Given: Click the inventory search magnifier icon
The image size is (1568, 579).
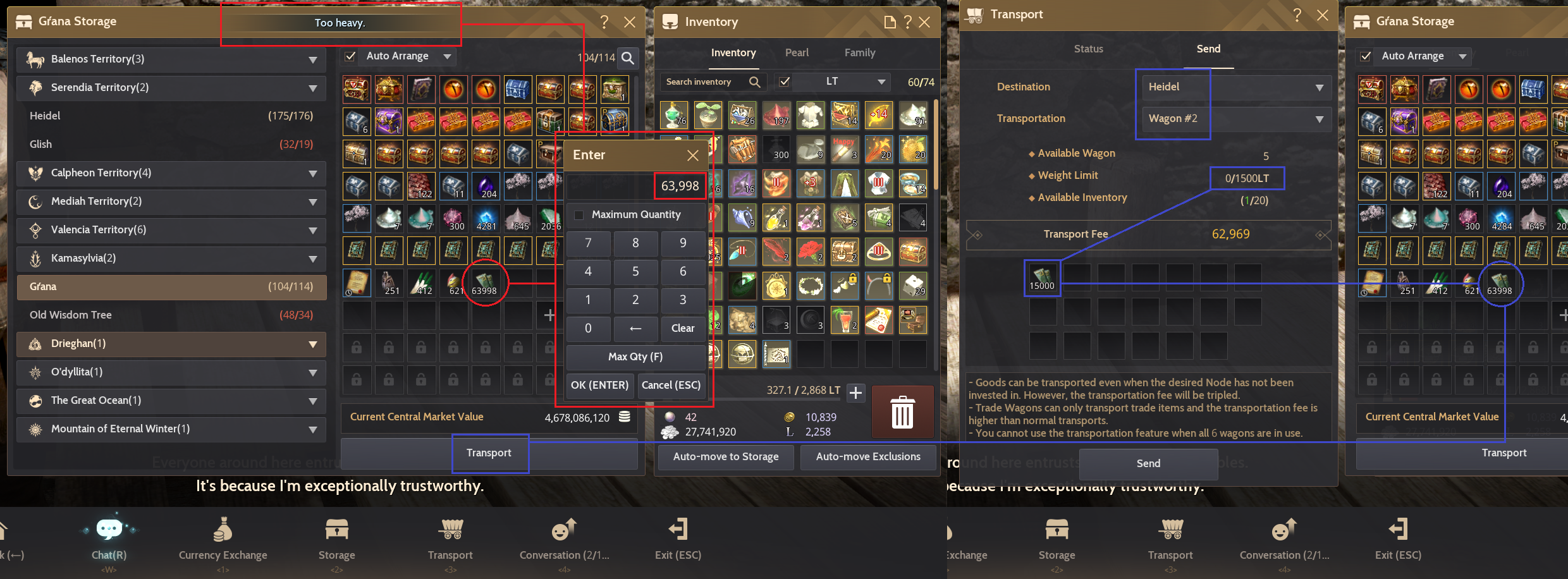Looking at the screenshot, I should click(x=754, y=81).
